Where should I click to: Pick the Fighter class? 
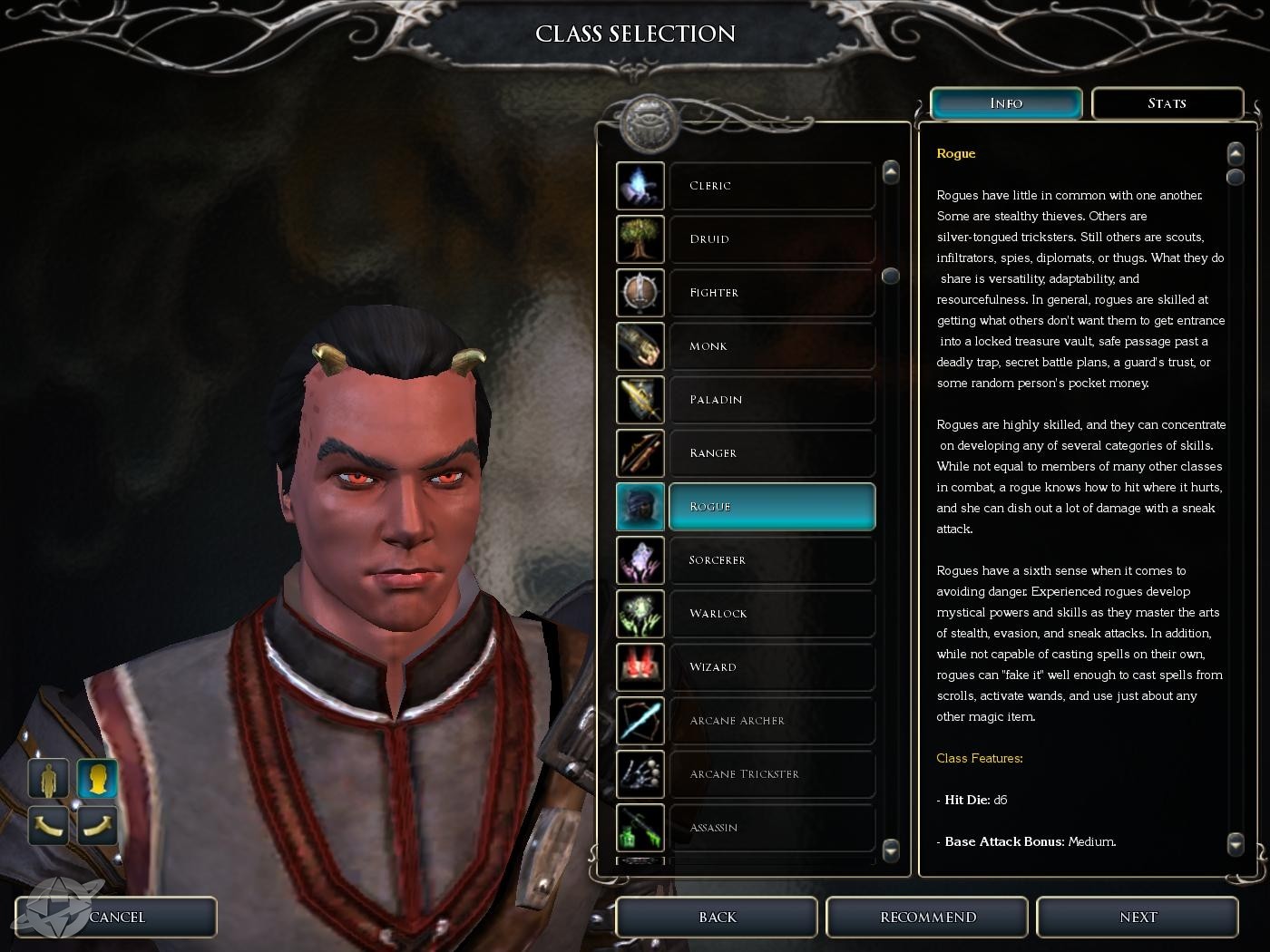(771, 293)
